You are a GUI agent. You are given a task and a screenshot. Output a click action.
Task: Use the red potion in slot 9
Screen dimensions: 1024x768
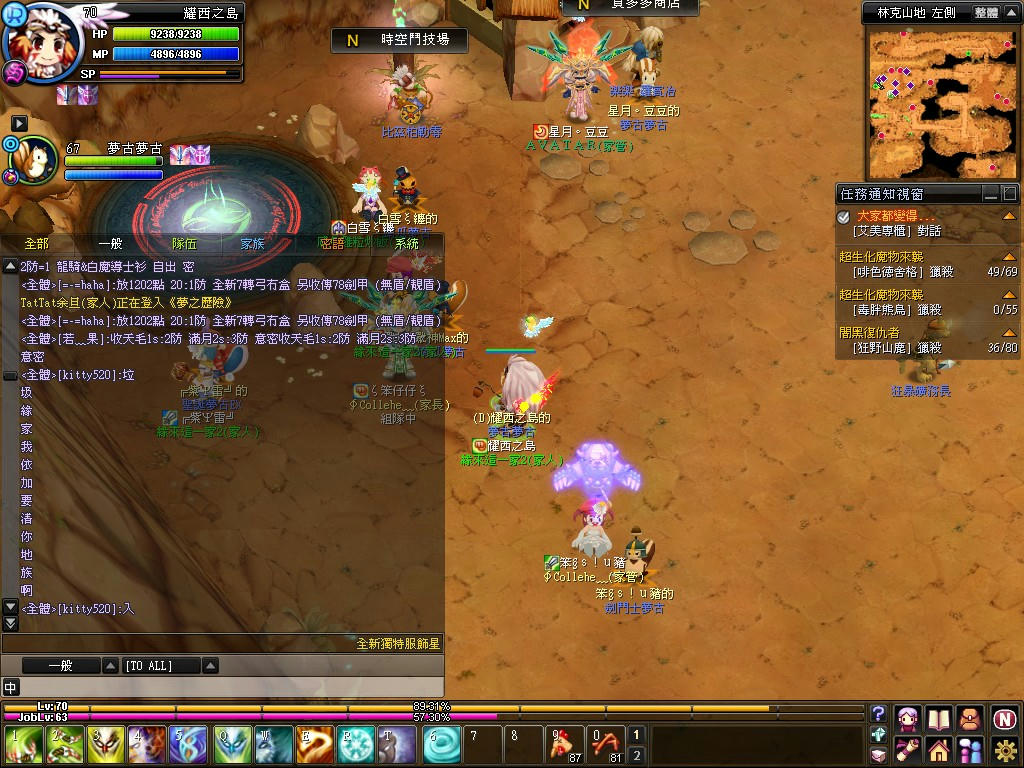[x=566, y=745]
